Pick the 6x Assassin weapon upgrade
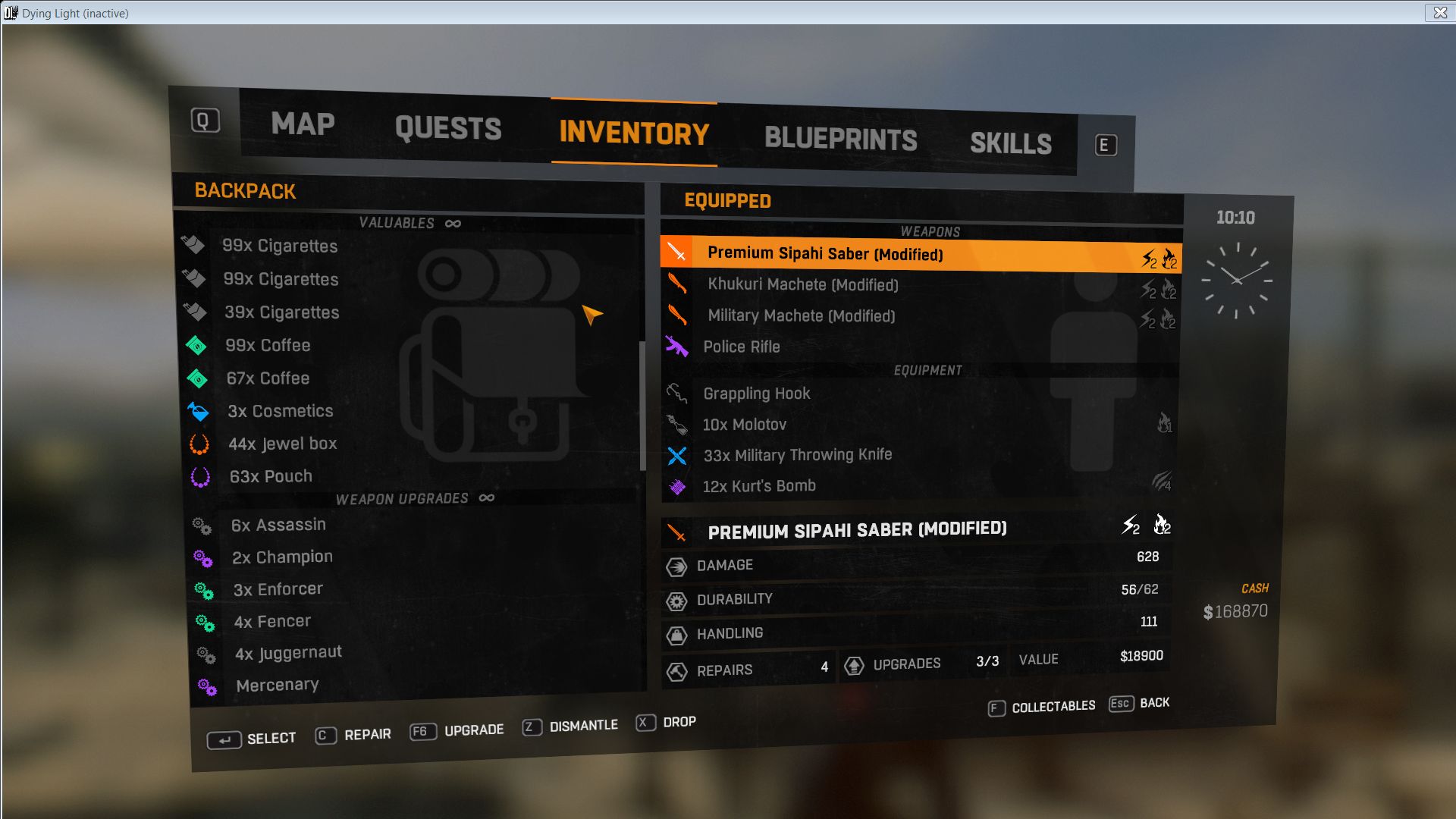 point(278,525)
